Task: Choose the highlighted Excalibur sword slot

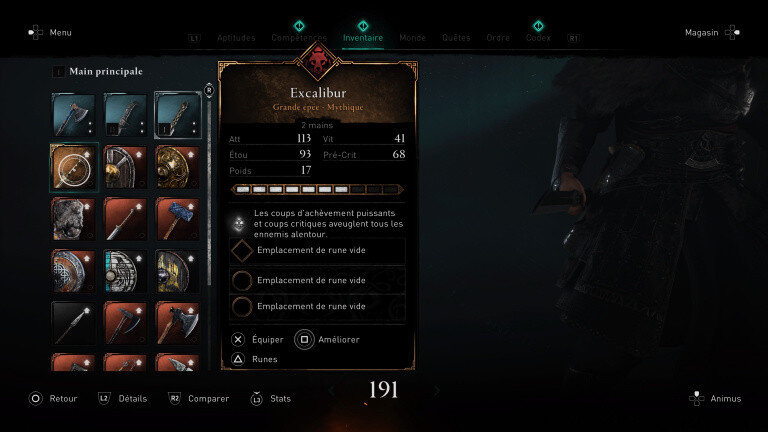Action: [178, 115]
